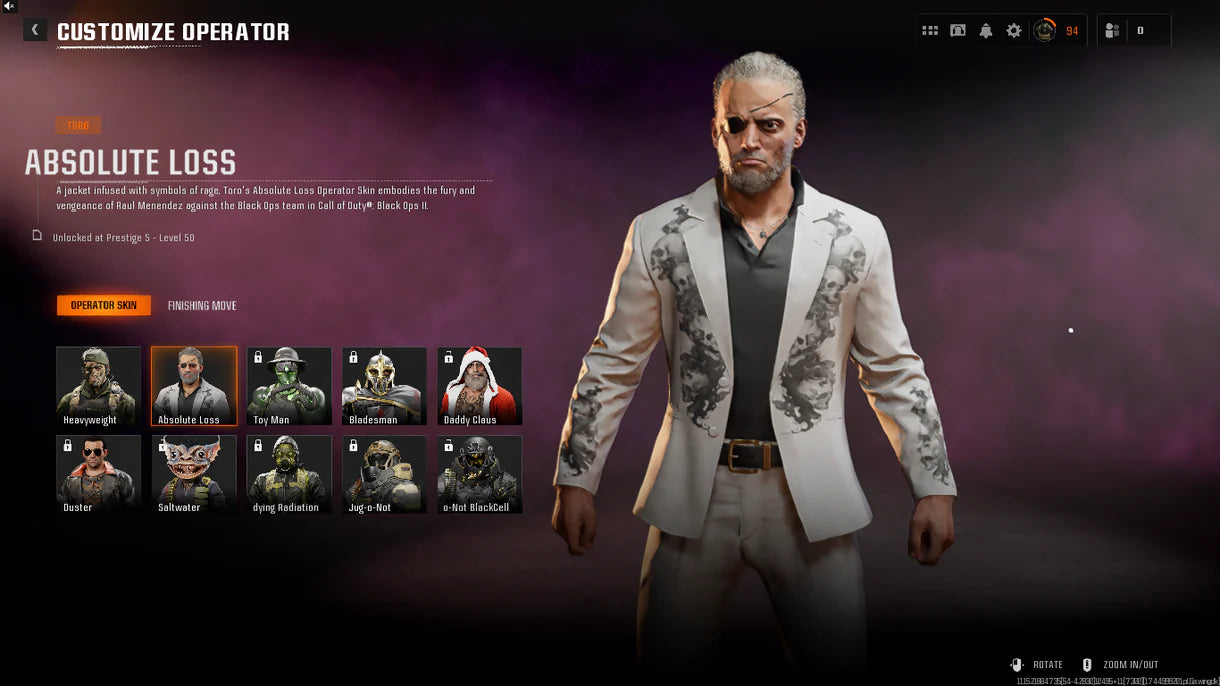This screenshot has width=1220, height=686.
Task: Choose the Daddy Claus Santa skin
Action: pyautogui.click(x=479, y=386)
